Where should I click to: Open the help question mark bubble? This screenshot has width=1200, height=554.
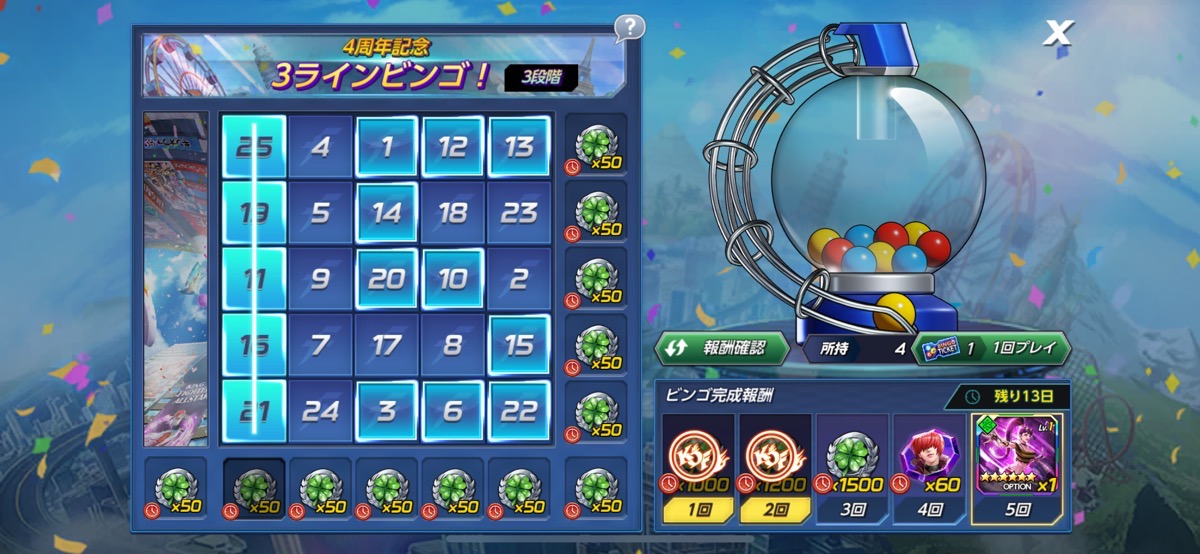coord(629,27)
